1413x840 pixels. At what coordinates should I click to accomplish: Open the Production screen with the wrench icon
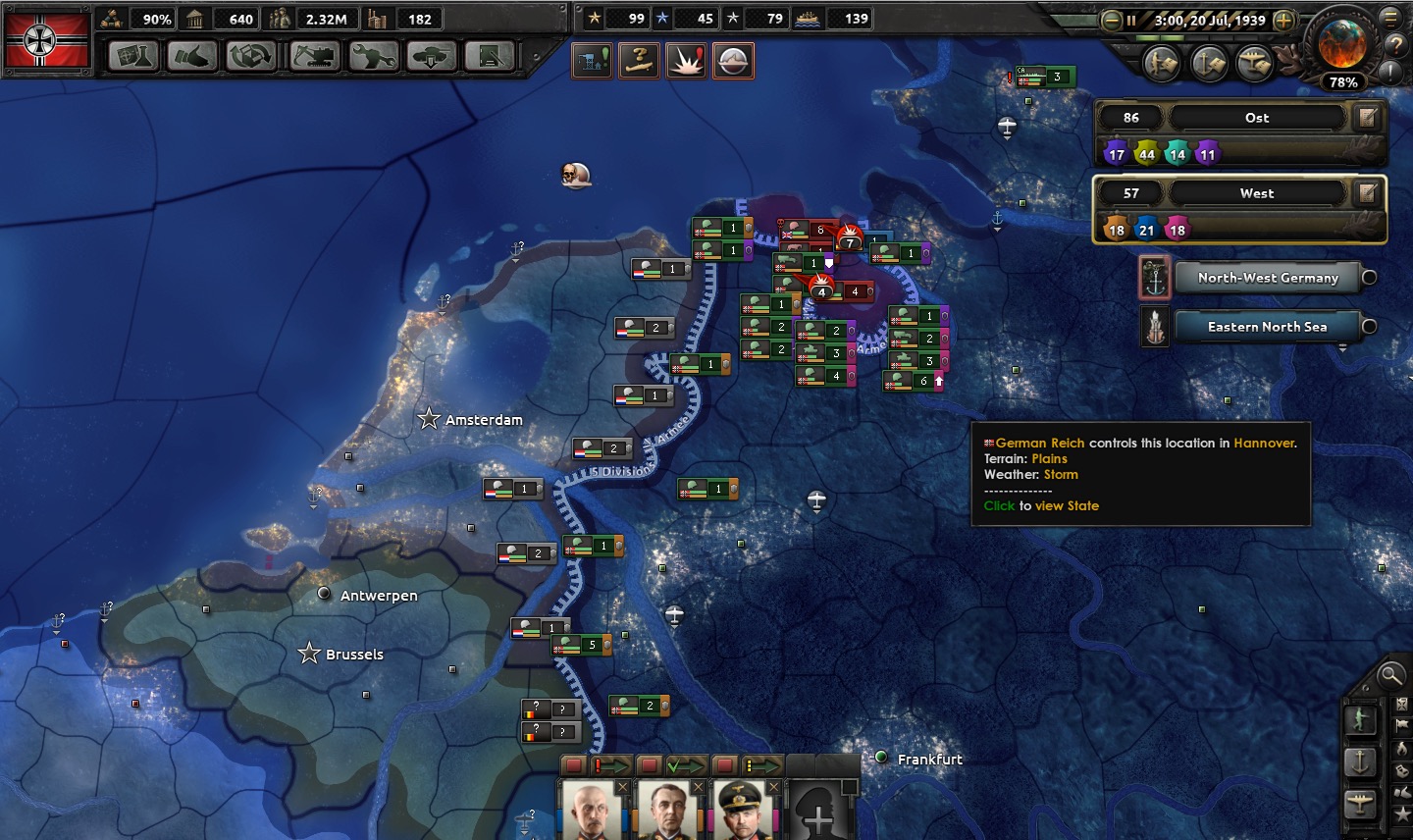[x=373, y=57]
